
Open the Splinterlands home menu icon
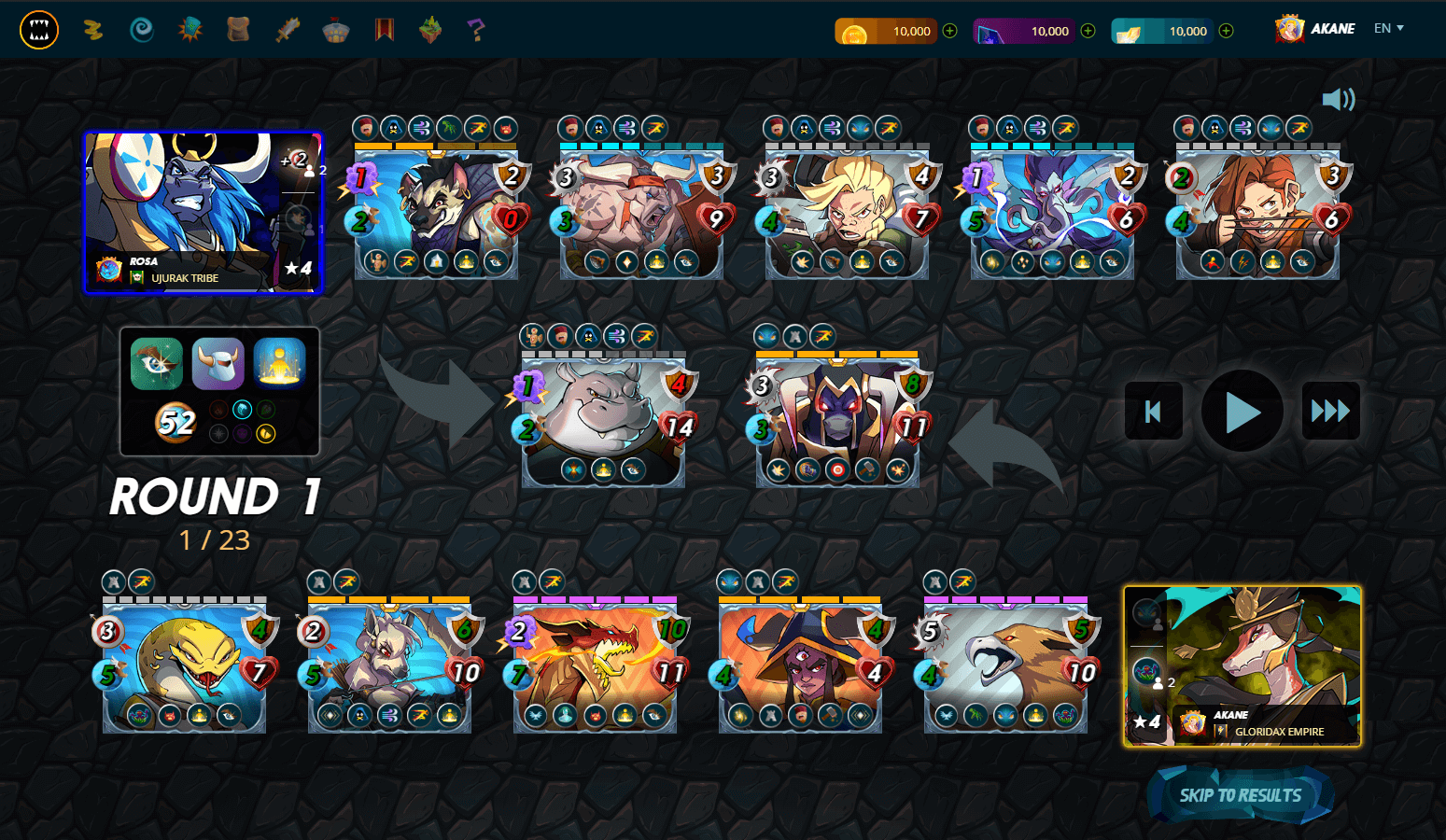(x=39, y=29)
